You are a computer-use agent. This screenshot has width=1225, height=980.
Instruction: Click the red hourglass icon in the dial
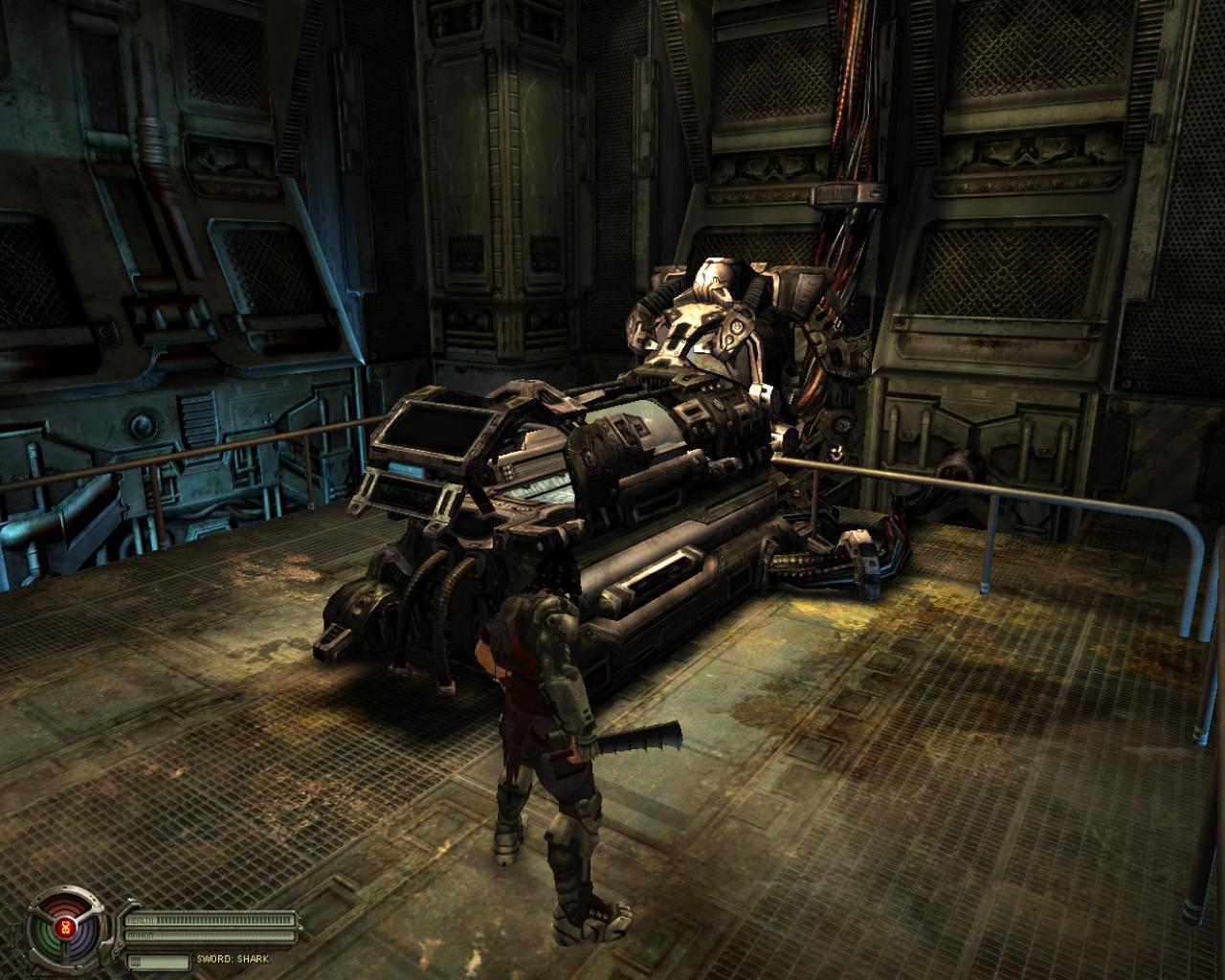pos(66,927)
